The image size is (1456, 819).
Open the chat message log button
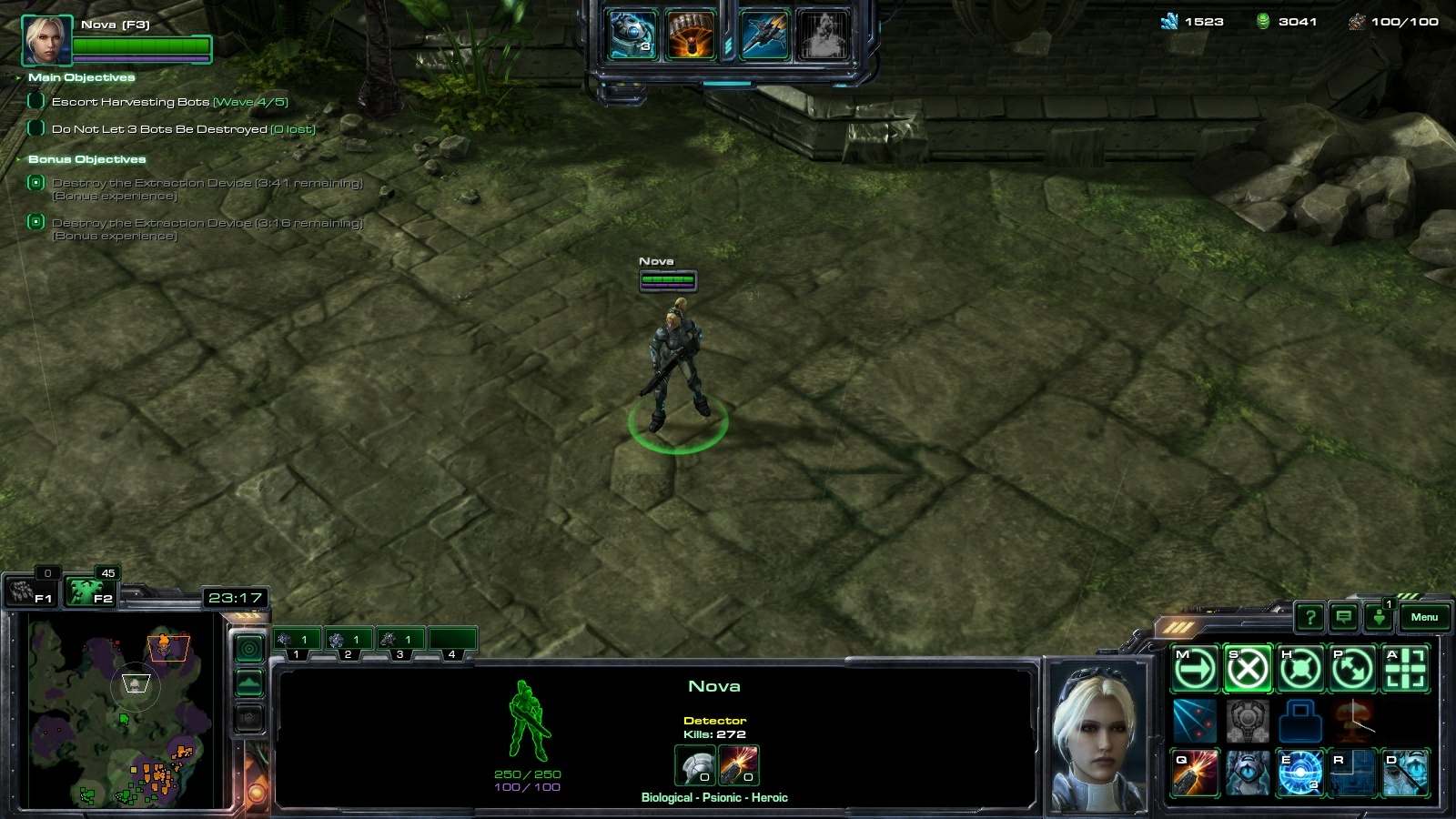[1344, 619]
